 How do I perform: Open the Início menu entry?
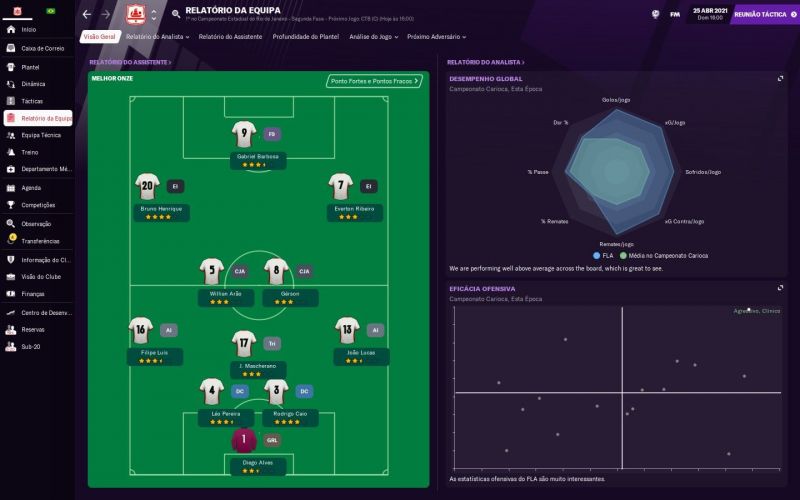[28, 30]
